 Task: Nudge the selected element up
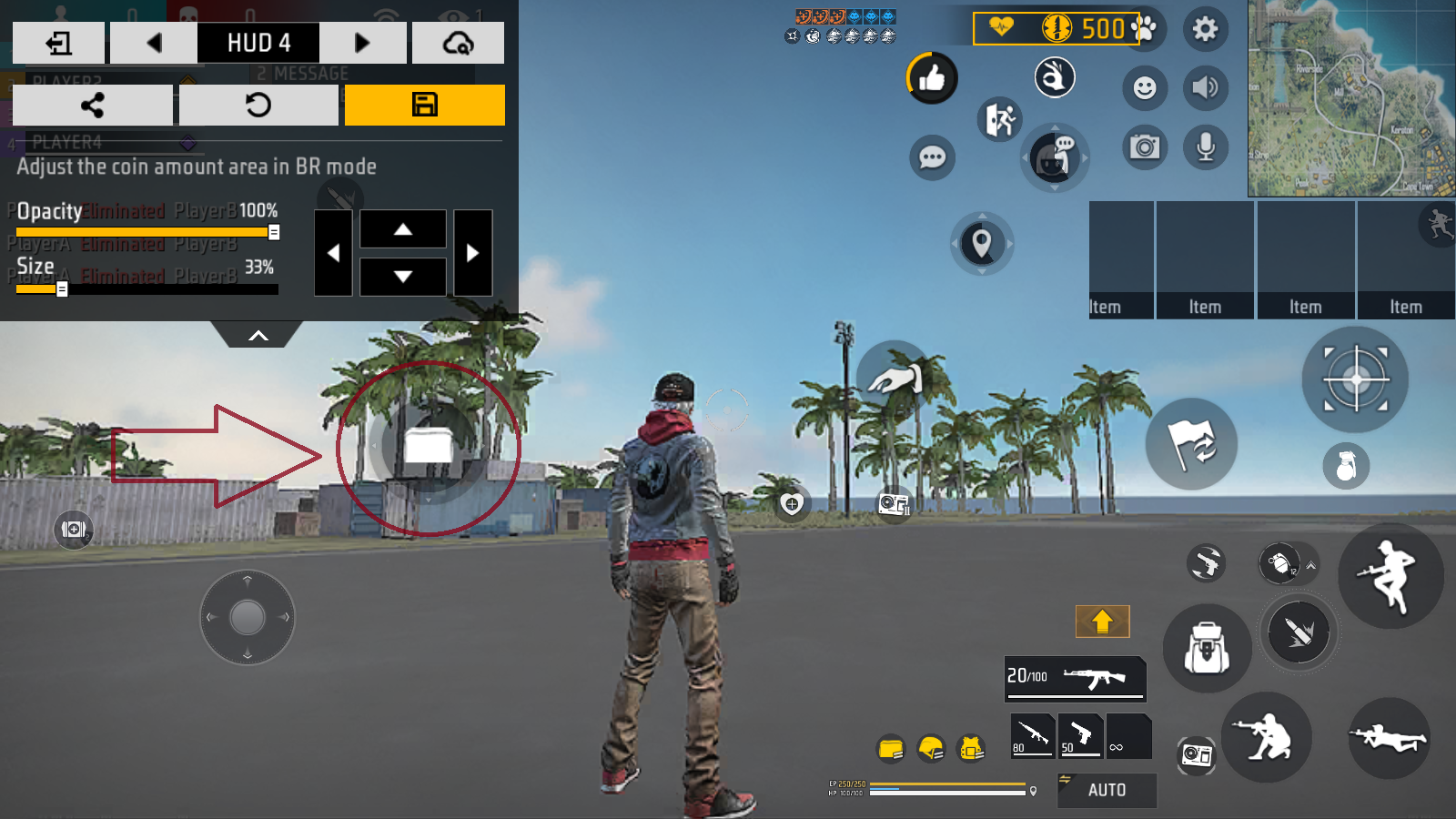pos(403,229)
